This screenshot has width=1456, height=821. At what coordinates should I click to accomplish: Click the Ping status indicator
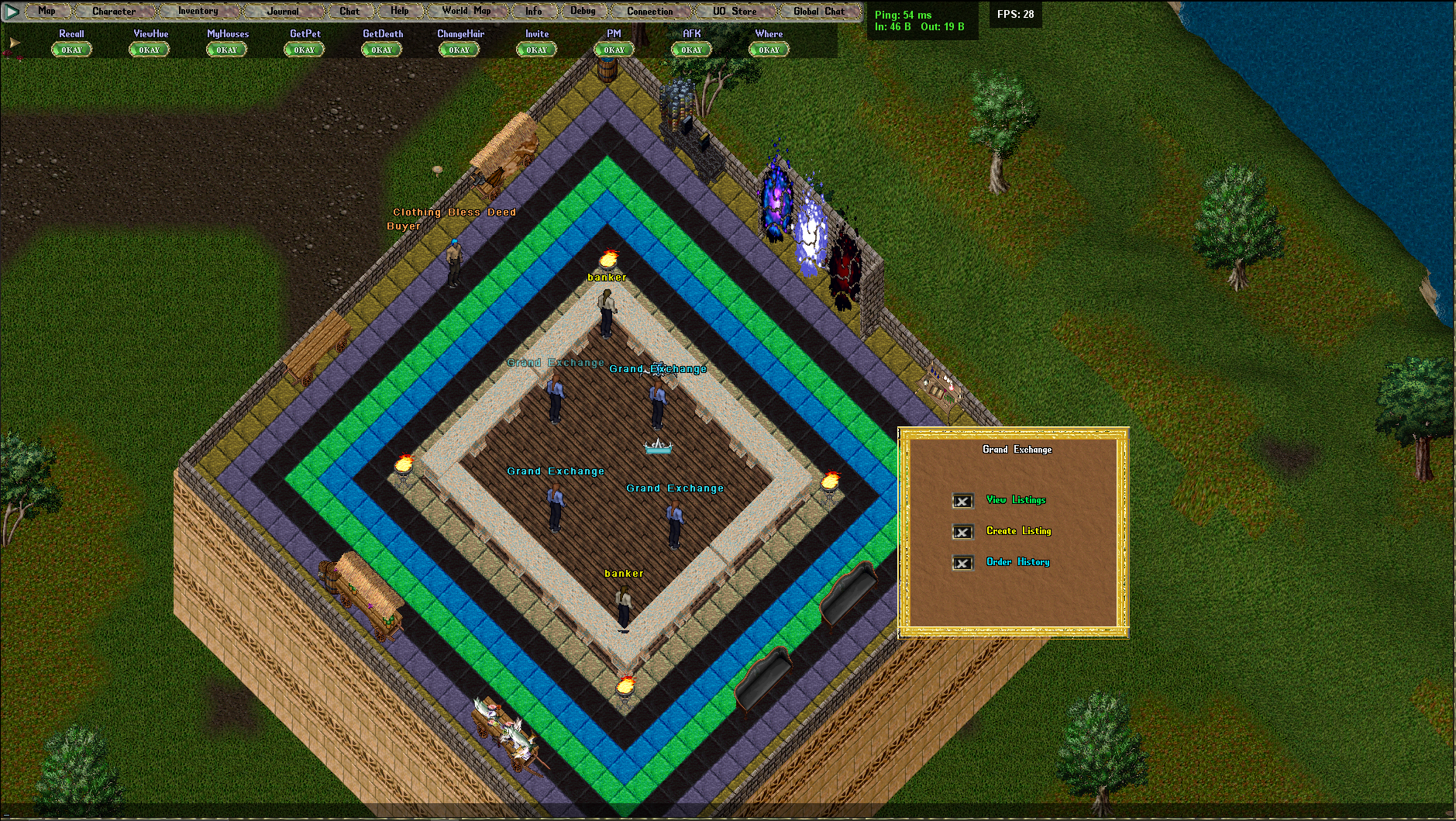pyautogui.click(x=901, y=14)
